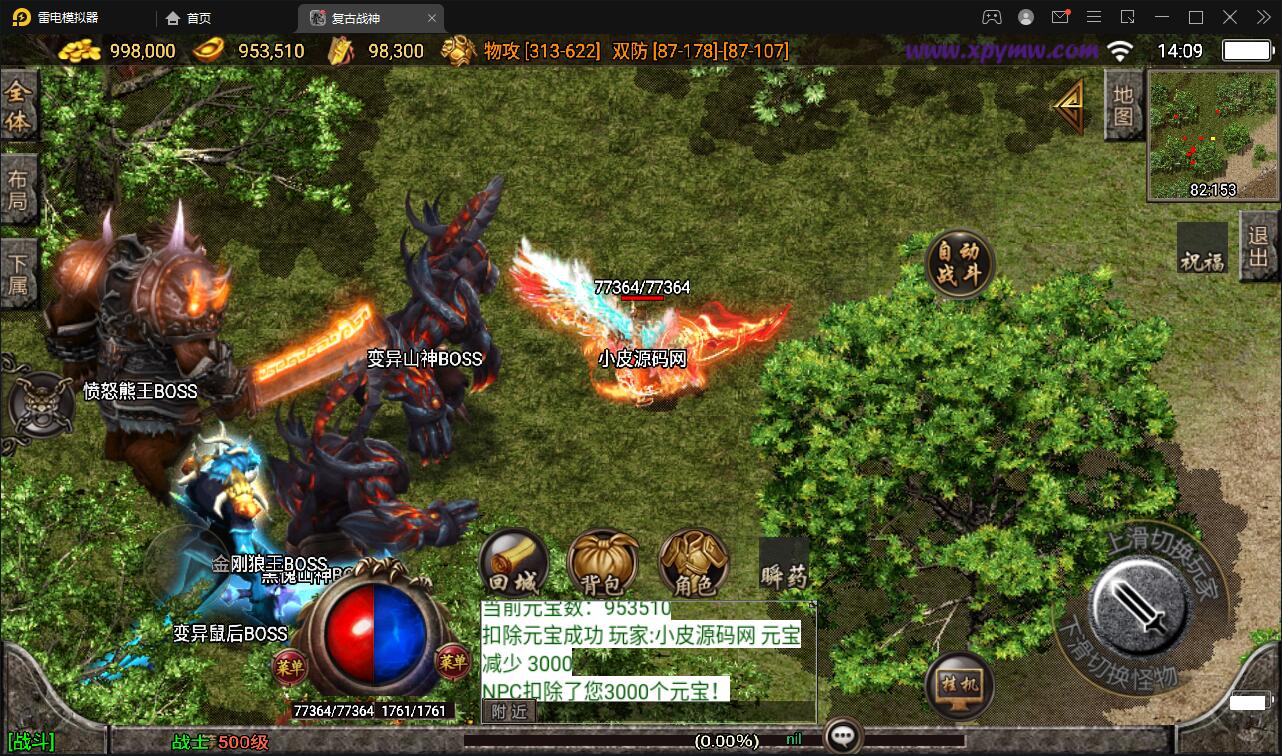The image size is (1282, 756).
Task: Switch to the 首页 home tab
Action: (x=189, y=18)
